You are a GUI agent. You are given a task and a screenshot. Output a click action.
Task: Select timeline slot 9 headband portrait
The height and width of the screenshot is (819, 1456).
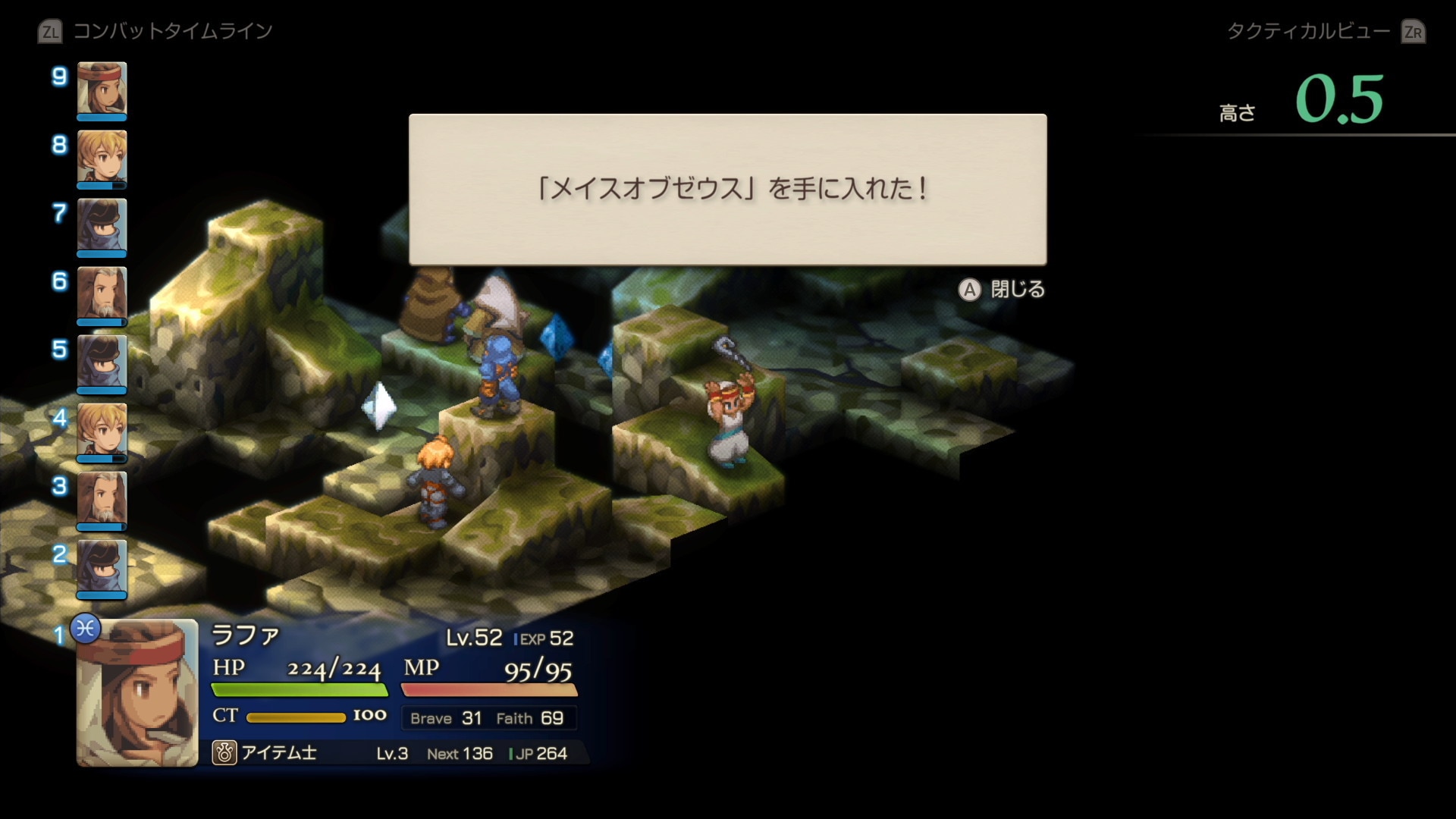point(102,89)
